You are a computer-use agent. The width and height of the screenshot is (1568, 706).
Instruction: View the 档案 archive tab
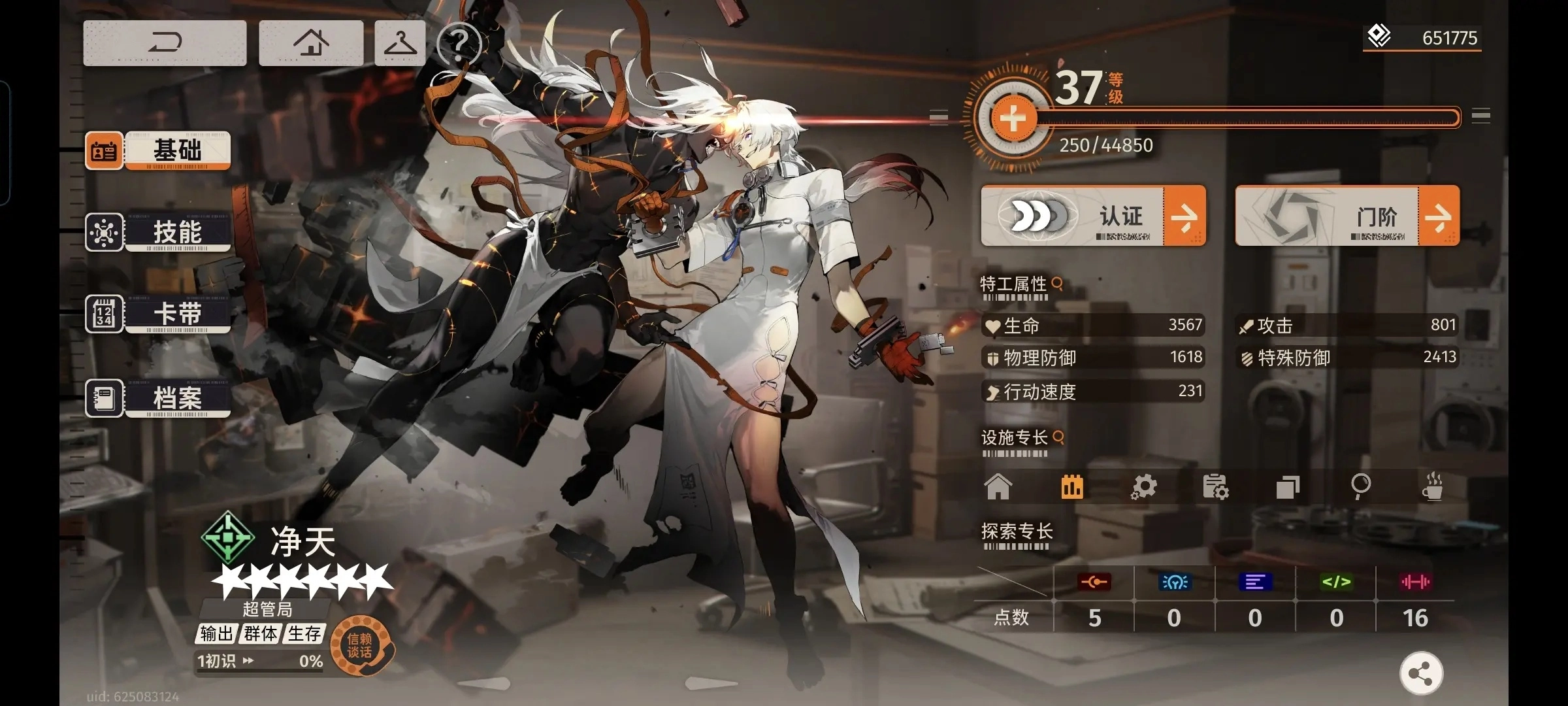tap(158, 398)
